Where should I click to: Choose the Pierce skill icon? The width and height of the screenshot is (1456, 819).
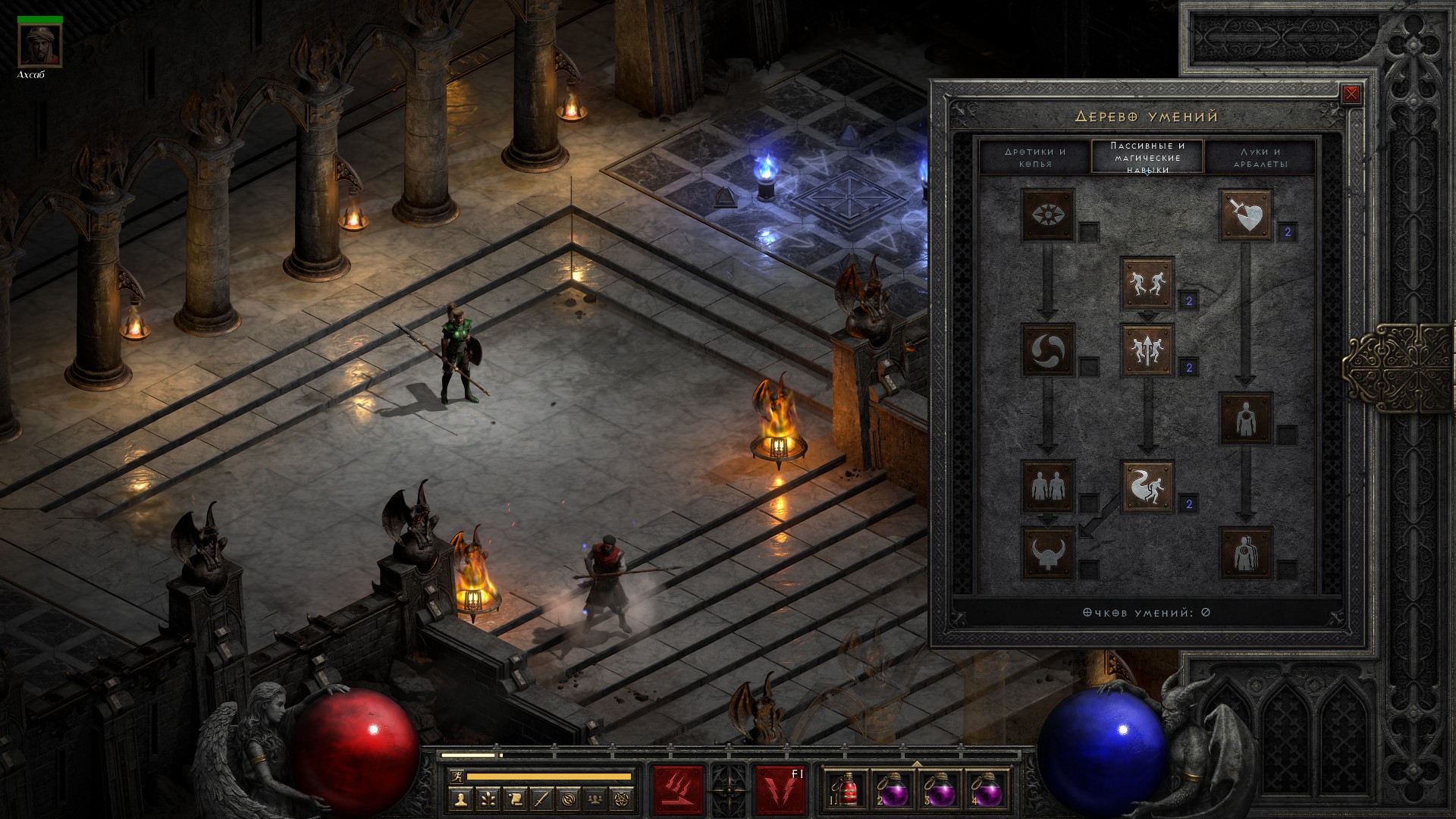[1245, 553]
